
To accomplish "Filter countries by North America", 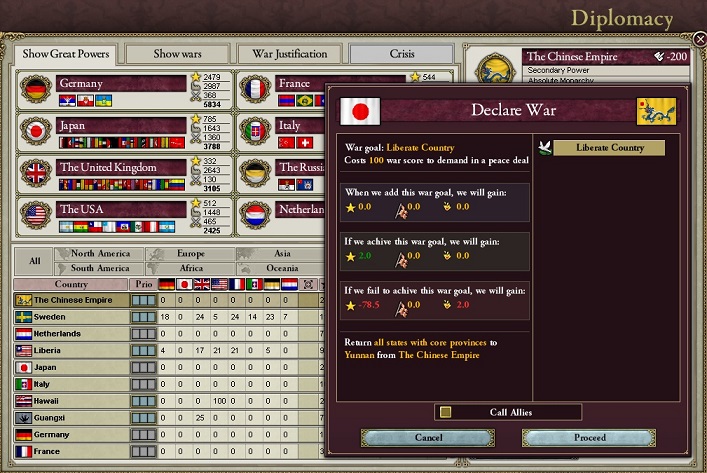I will coord(101,254).
